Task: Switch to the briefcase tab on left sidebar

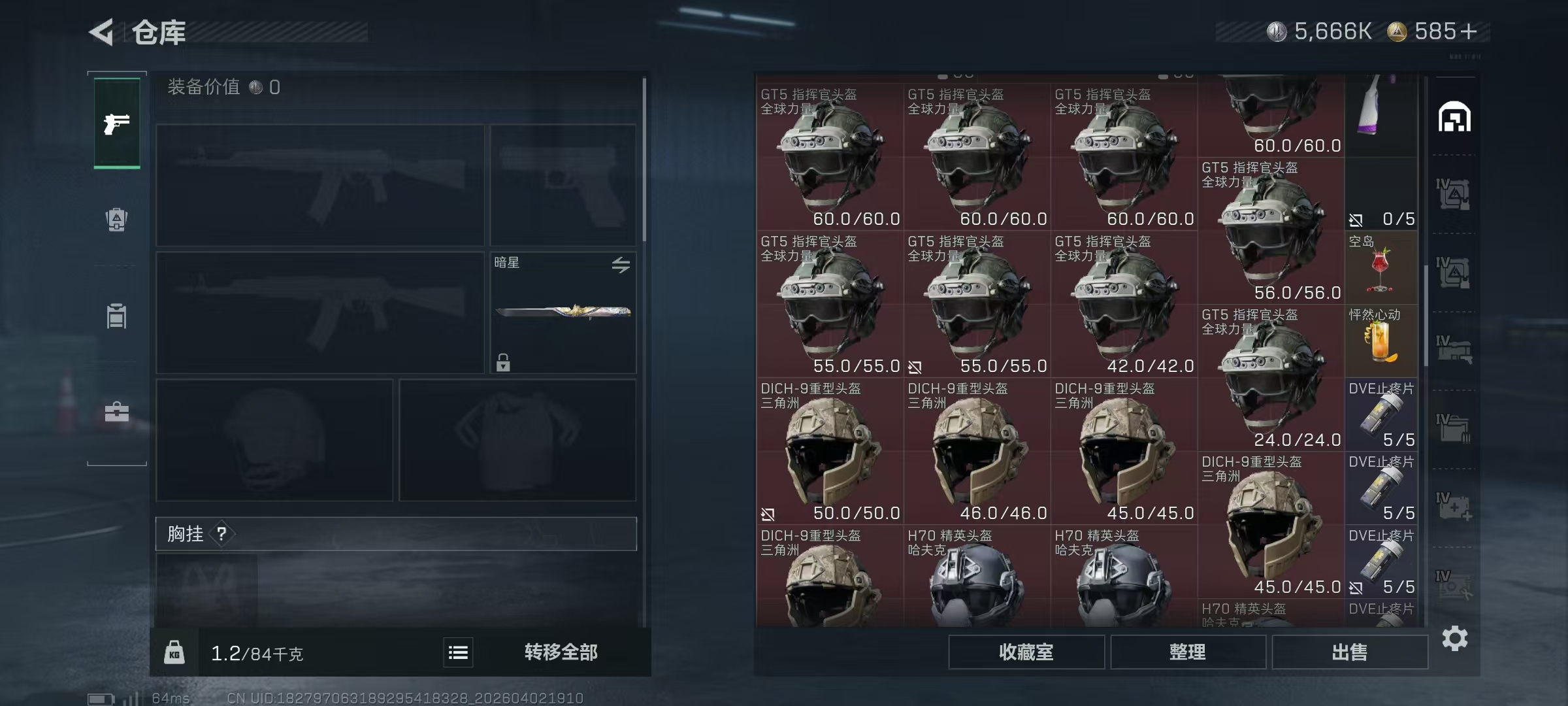Action: 117,412
